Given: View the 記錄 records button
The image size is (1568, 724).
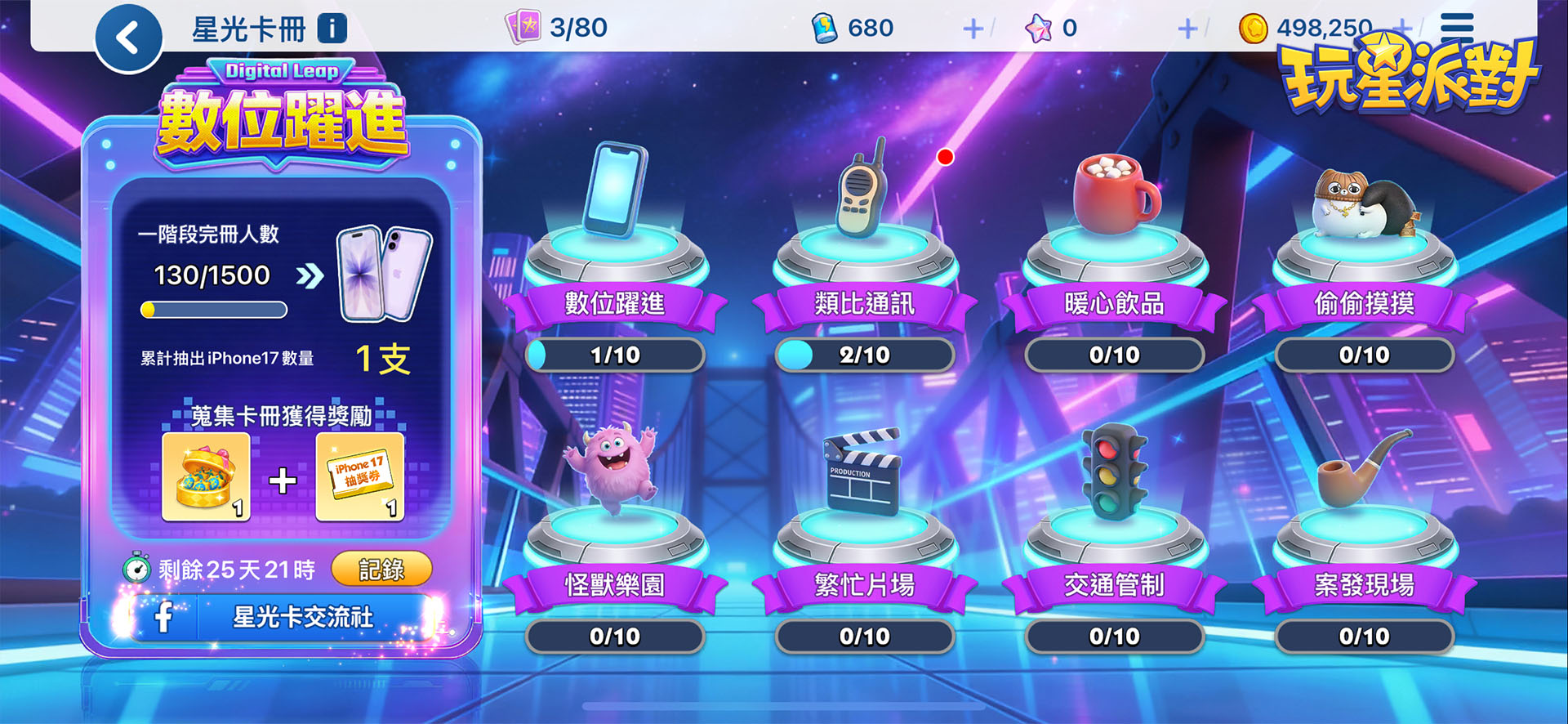Looking at the screenshot, I should (381, 570).
